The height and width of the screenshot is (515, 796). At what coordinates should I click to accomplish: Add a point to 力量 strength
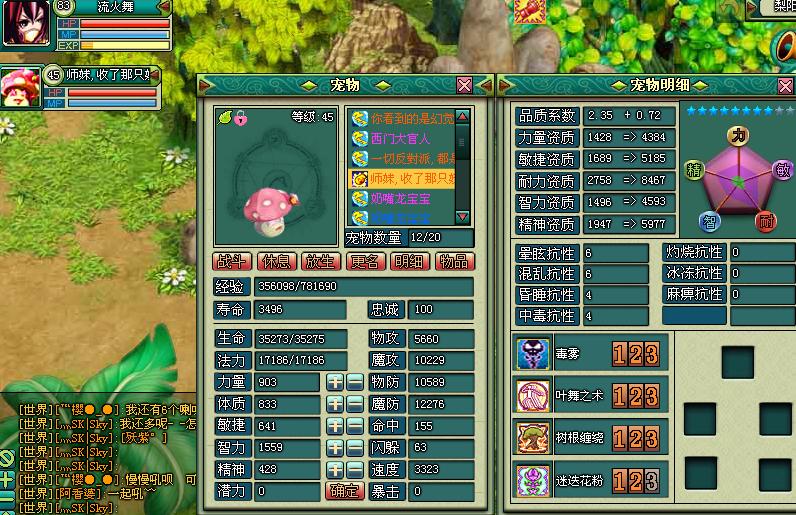click(334, 382)
